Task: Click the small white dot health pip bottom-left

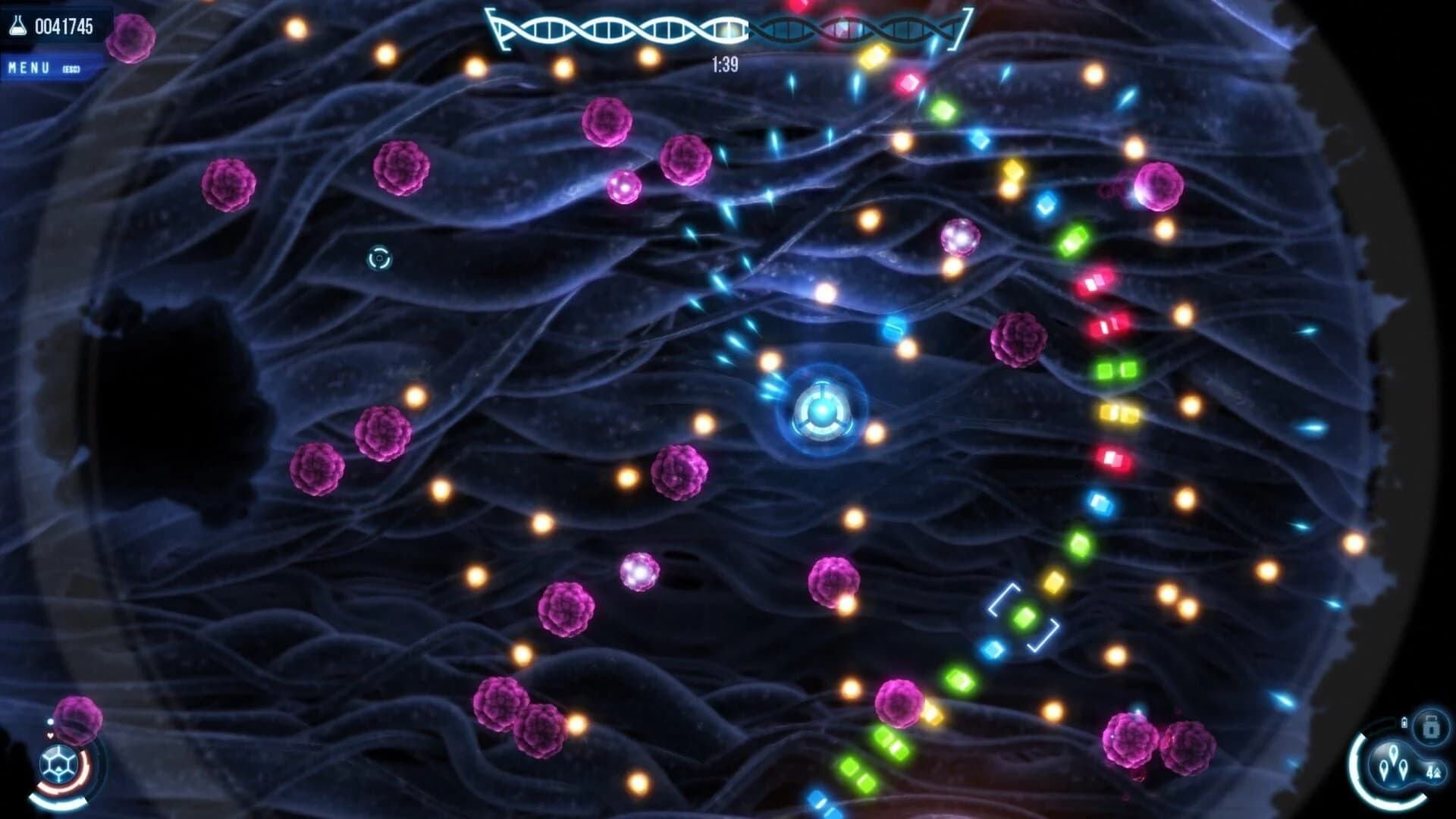Action: 50,721
